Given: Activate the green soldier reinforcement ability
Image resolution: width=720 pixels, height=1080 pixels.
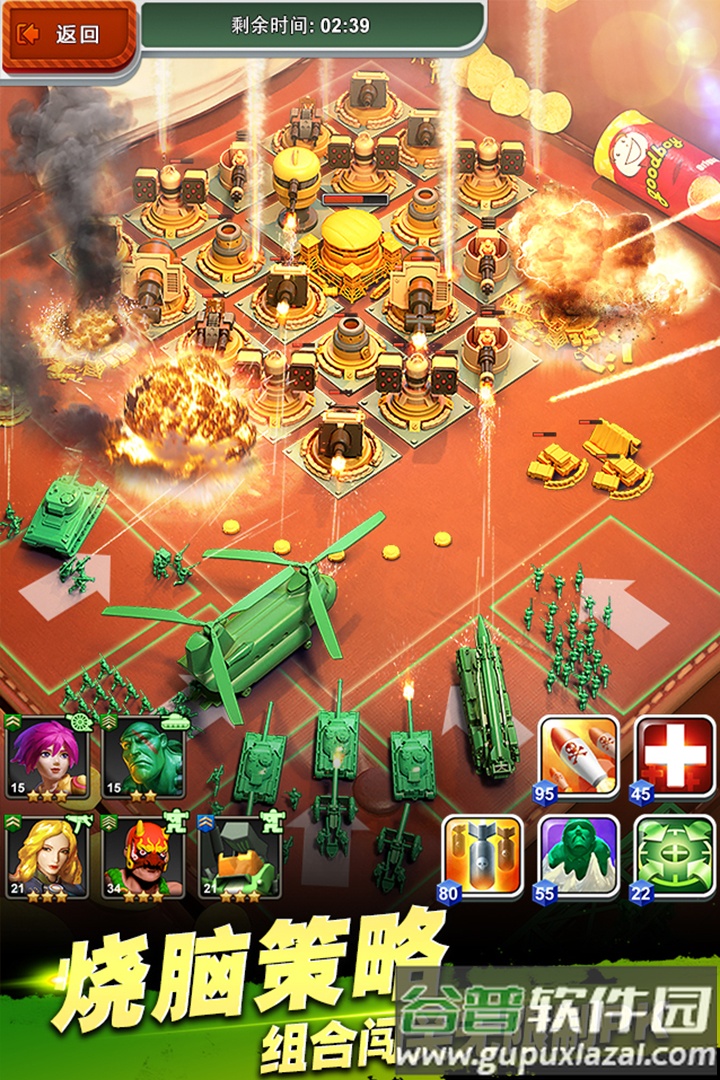Looking at the screenshot, I should pyautogui.click(x=578, y=856).
